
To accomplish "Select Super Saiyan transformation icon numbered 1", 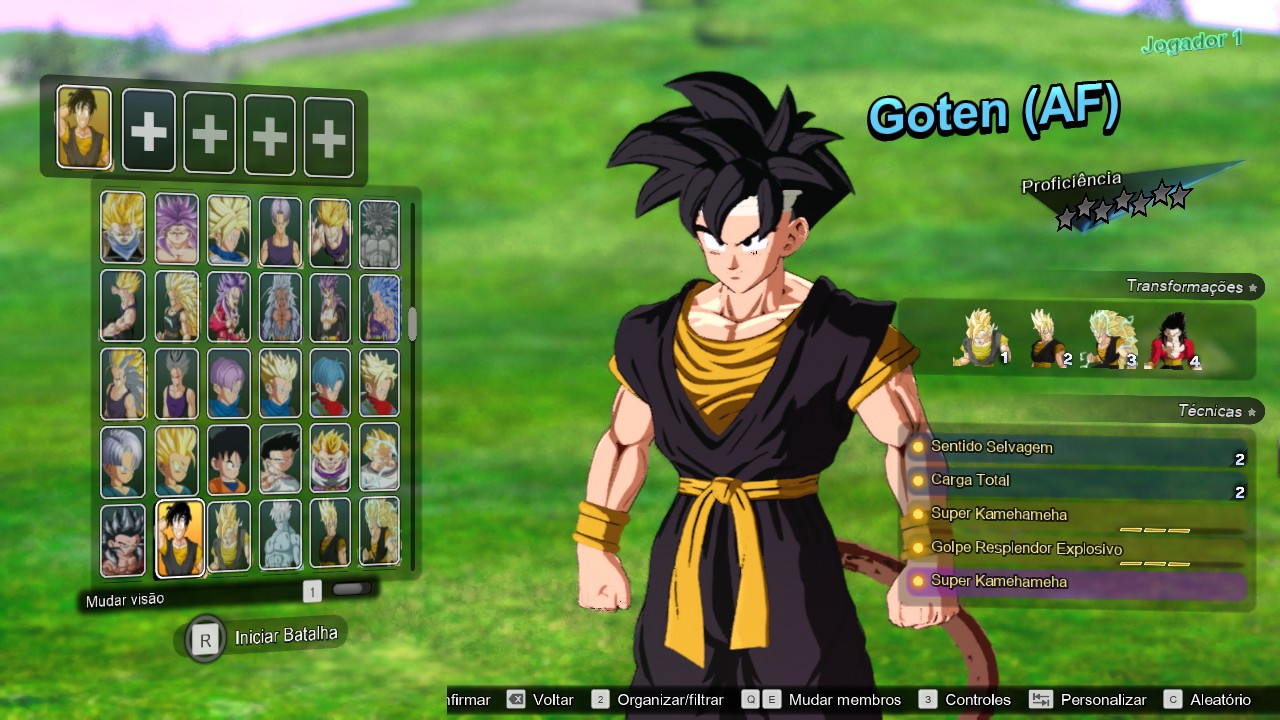I will [980, 335].
